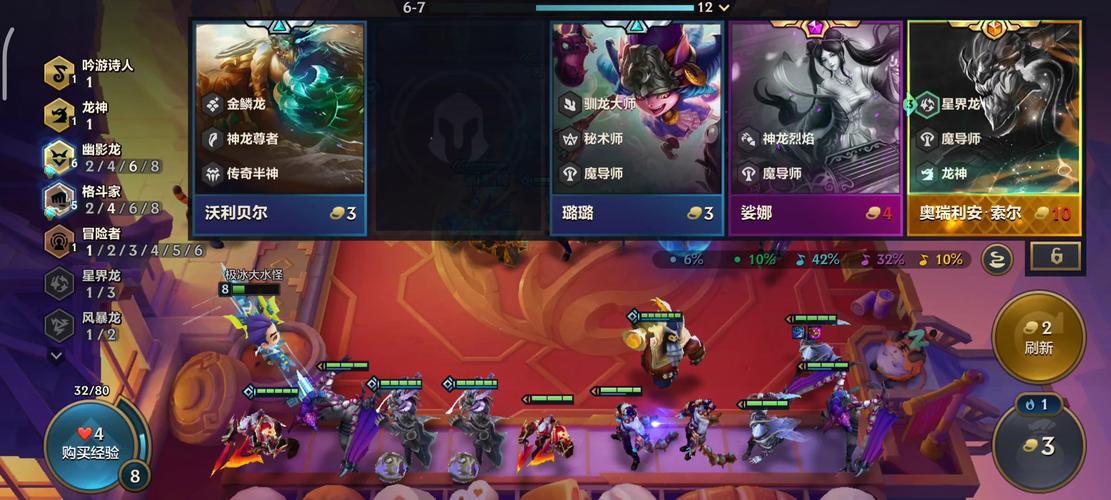Show the 吟游诗人 trait details
1111x500 pixels.
60,73
